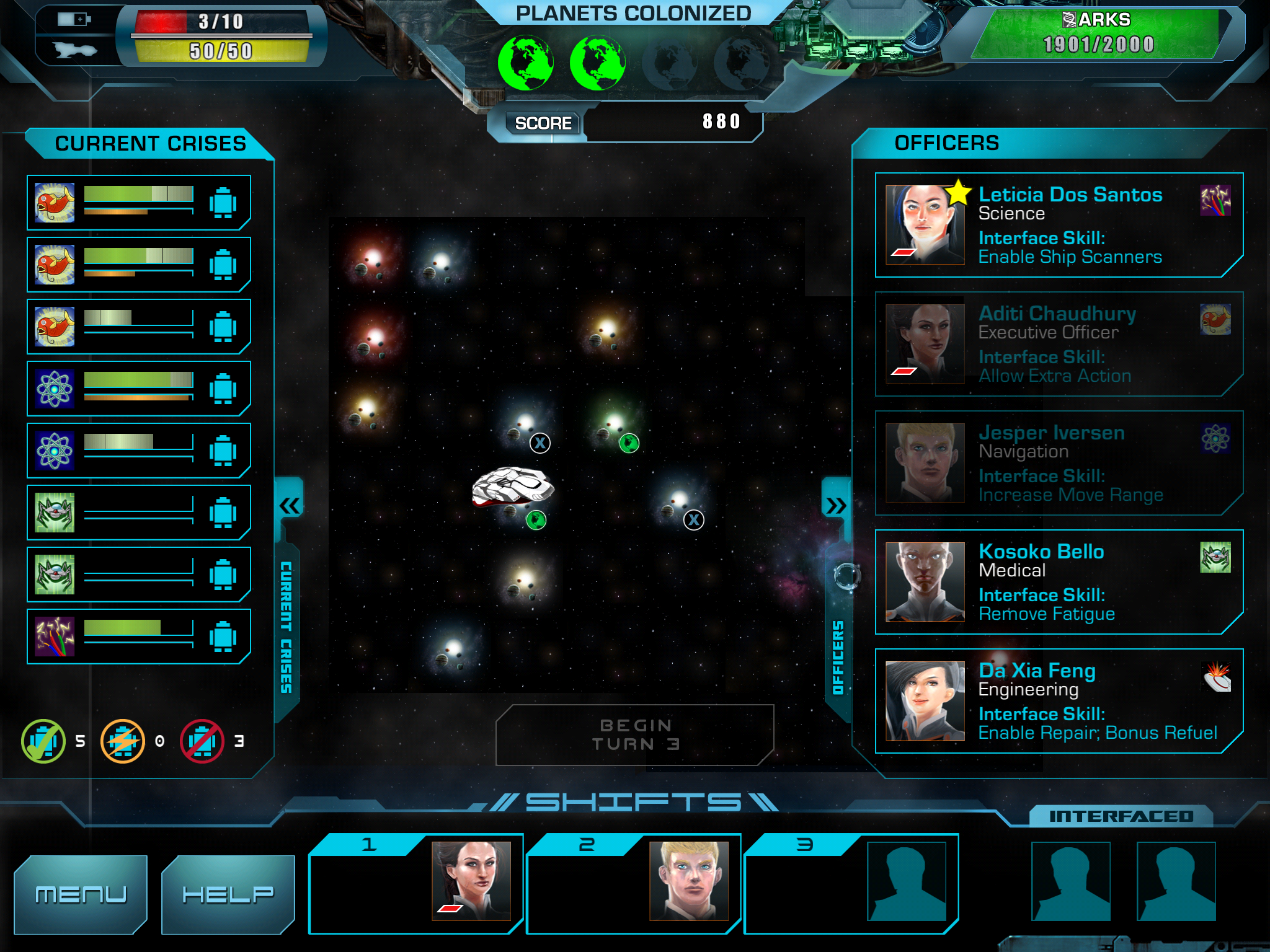Click the failed crises red icon
The width and height of the screenshot is (1270, 952).
tap(202, 741)
